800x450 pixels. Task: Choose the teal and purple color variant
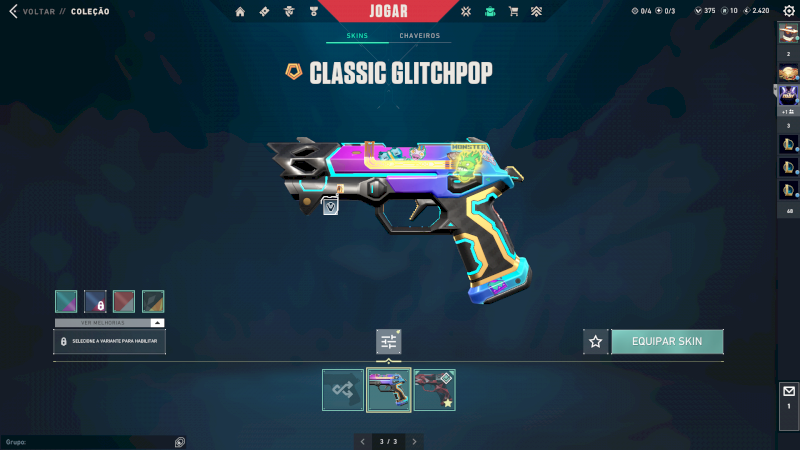tap(66, 301)
